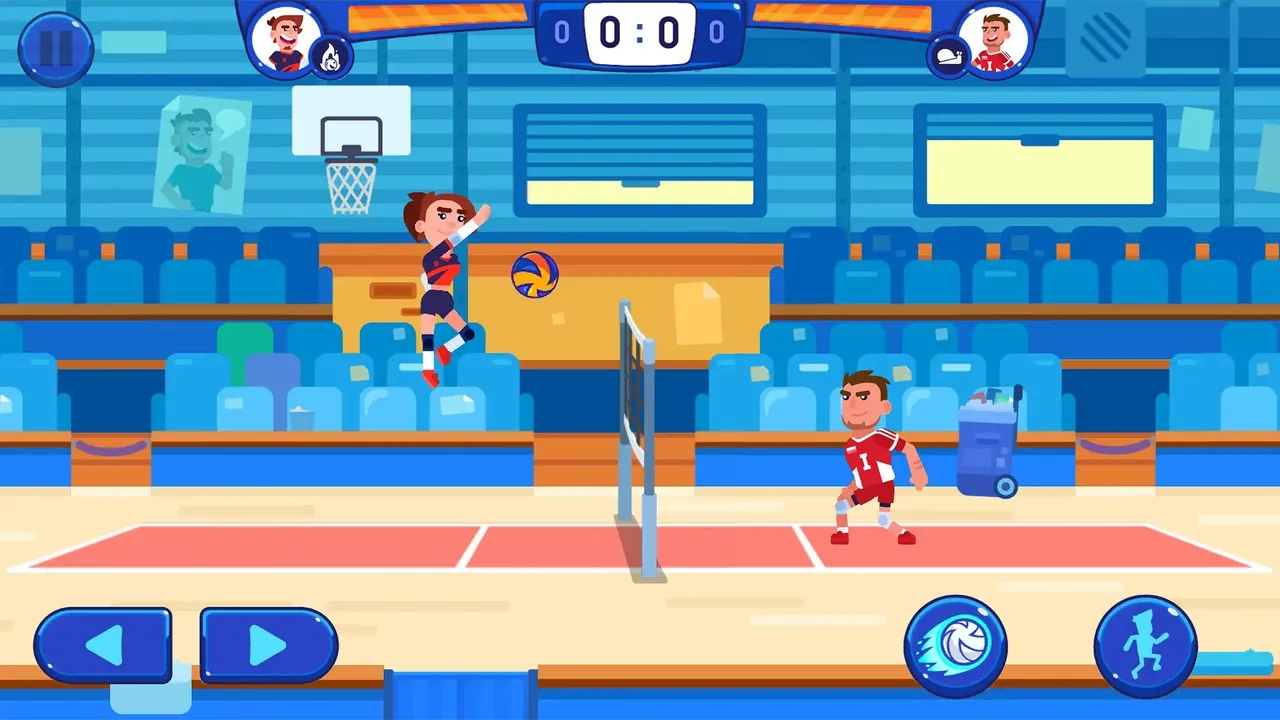The image size is (1280, 720).
Task: Select the snail power-up icon by right player
Action: pyautogui.click(x=948, y=58)
